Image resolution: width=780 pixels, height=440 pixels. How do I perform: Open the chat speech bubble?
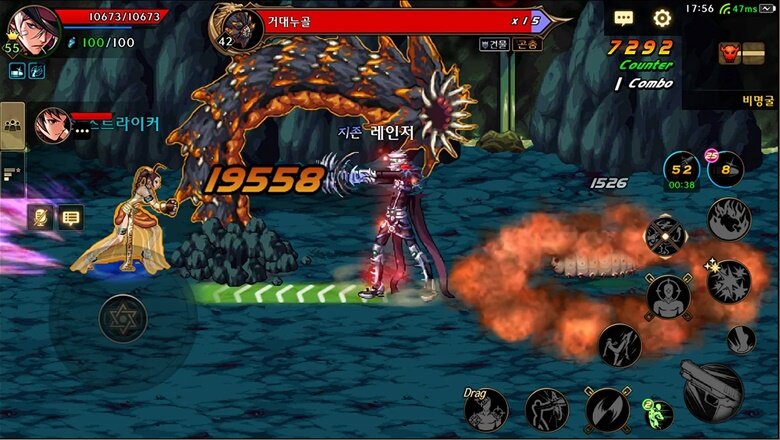tap(623, 18)
